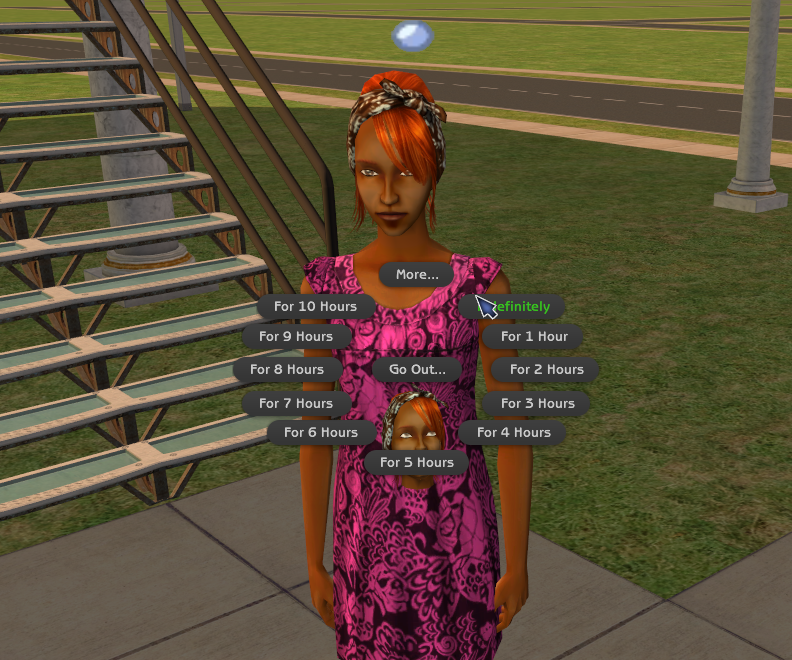Pick the "For 7 Hours" entry

click(x=296, y=403)
